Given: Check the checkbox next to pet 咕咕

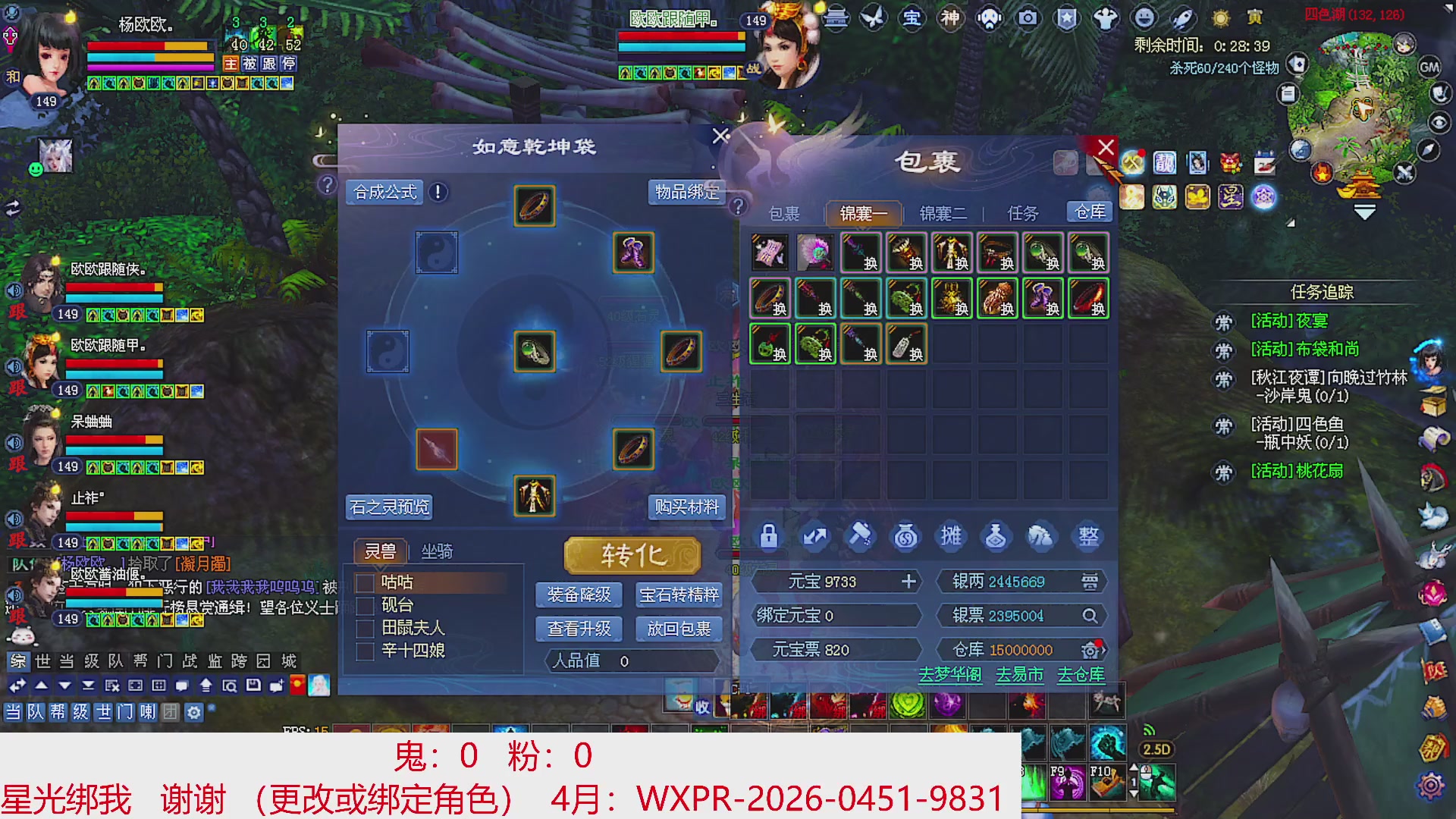Looking at the screenshot, I should point(365,582).
